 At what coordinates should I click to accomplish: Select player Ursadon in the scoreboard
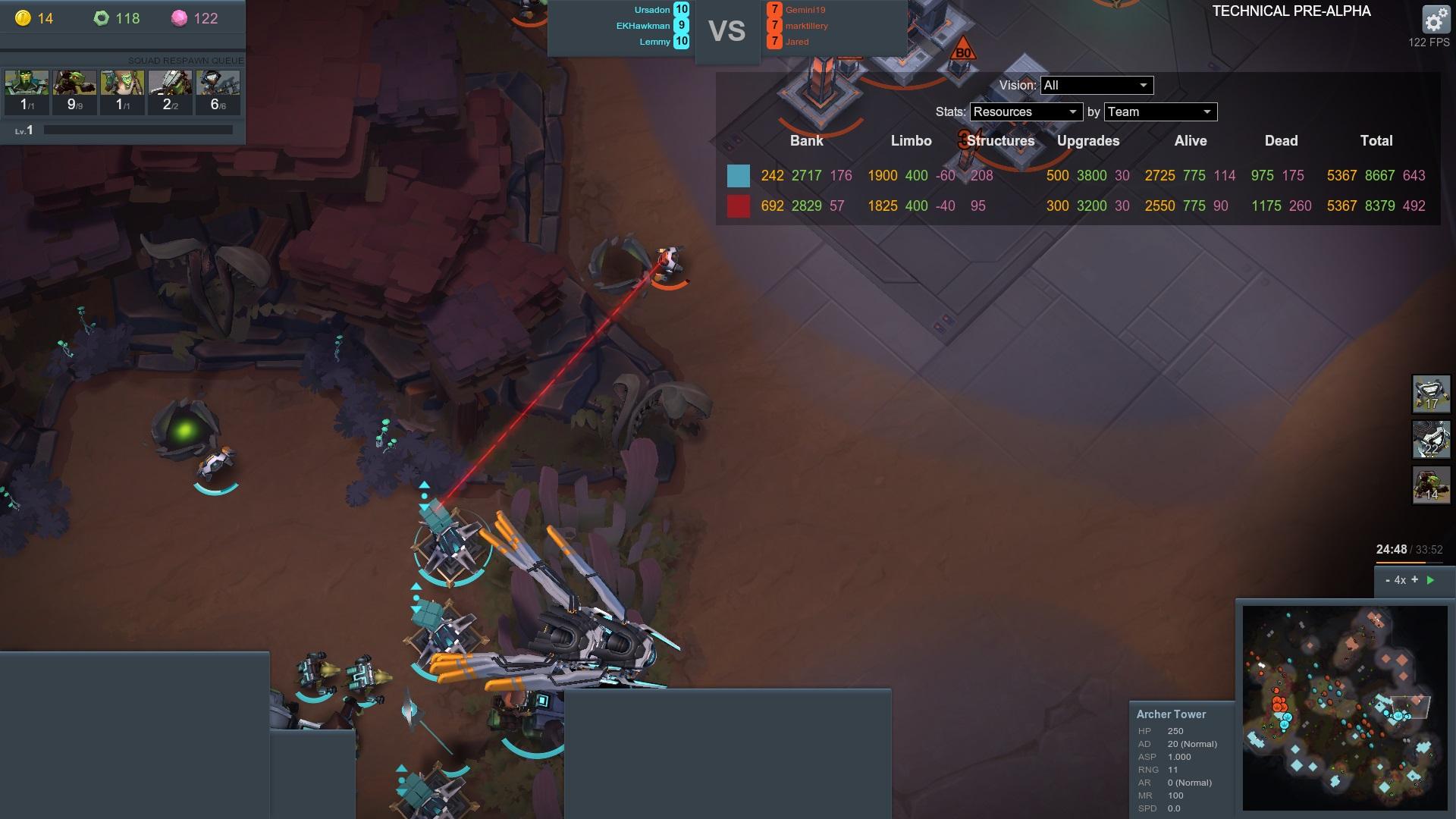[652, 10]
